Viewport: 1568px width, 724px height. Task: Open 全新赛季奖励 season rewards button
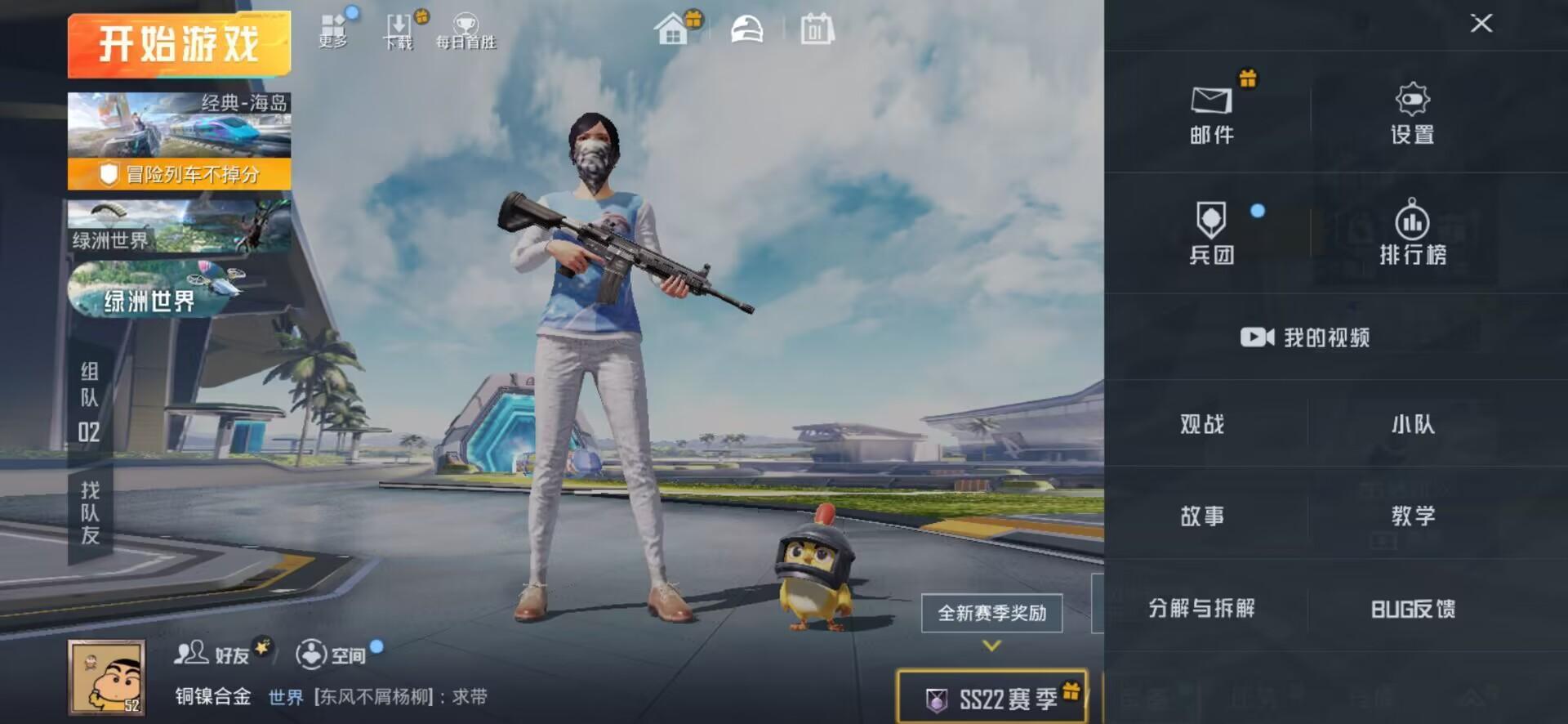tap(991, 610)
